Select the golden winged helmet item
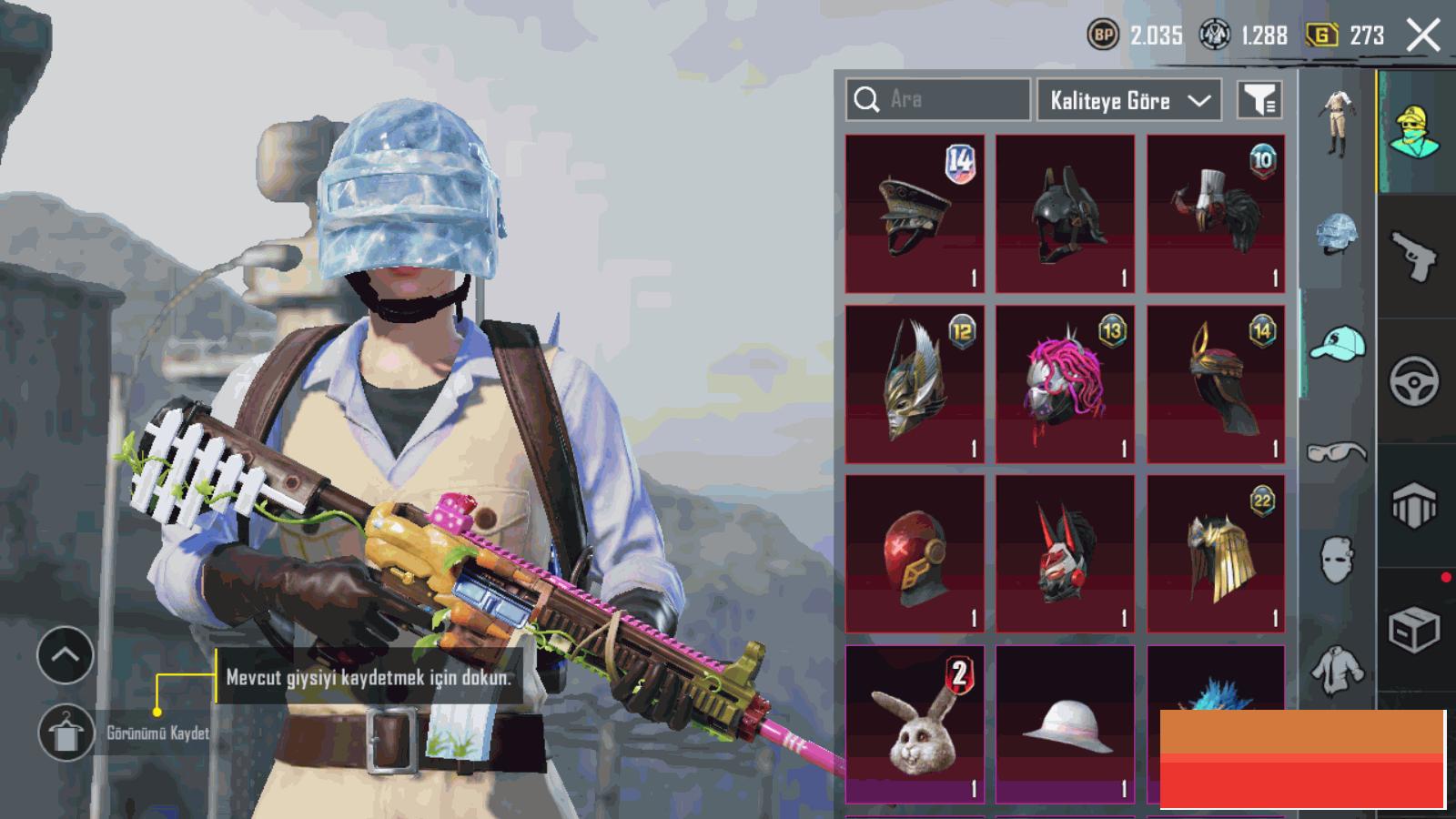The height and width of the screenshot is (819, 1456). click(x=915, y=384)
